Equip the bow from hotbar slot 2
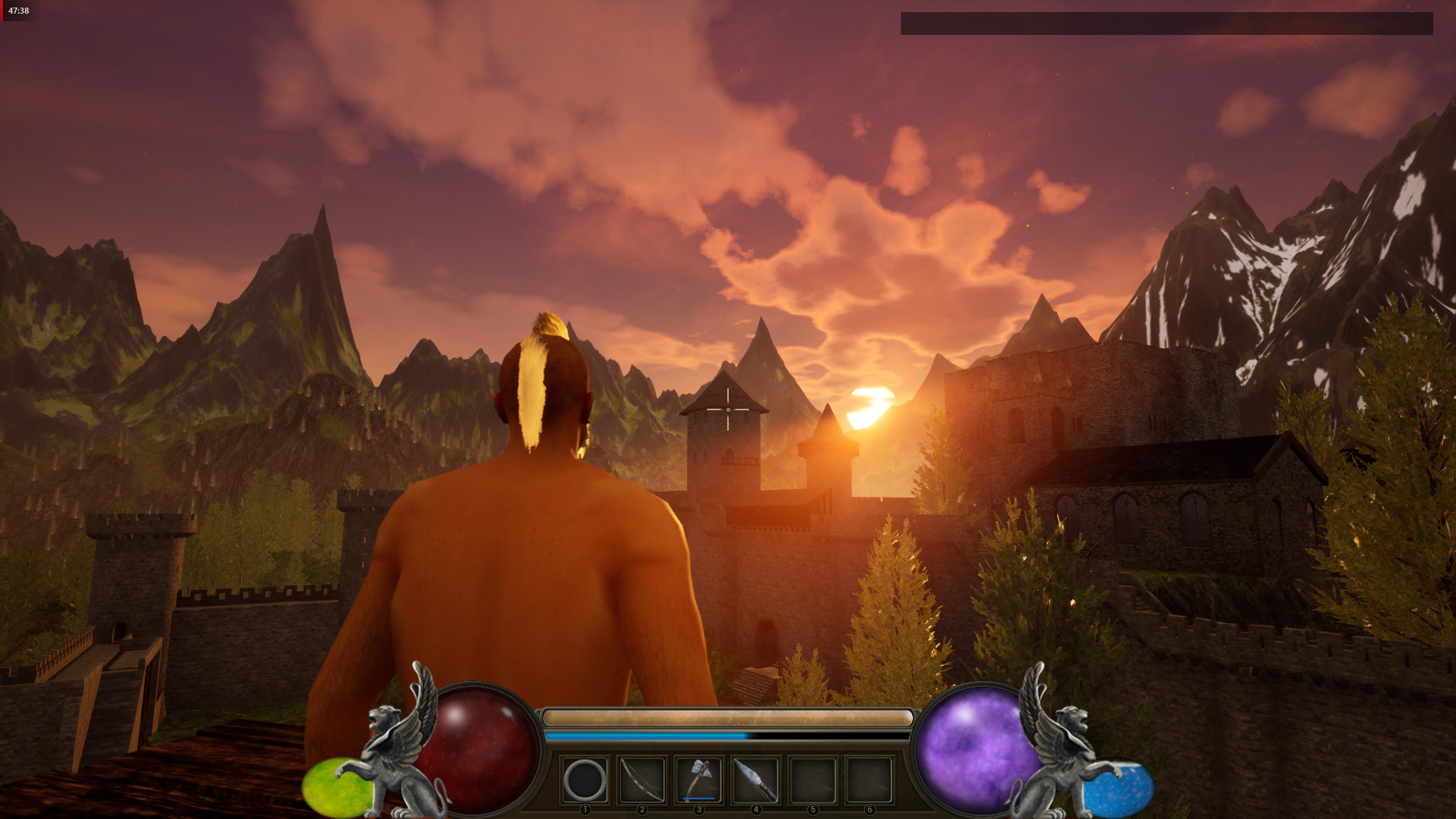The height and width of the screenshot is (819, 1456). (642, 781)
